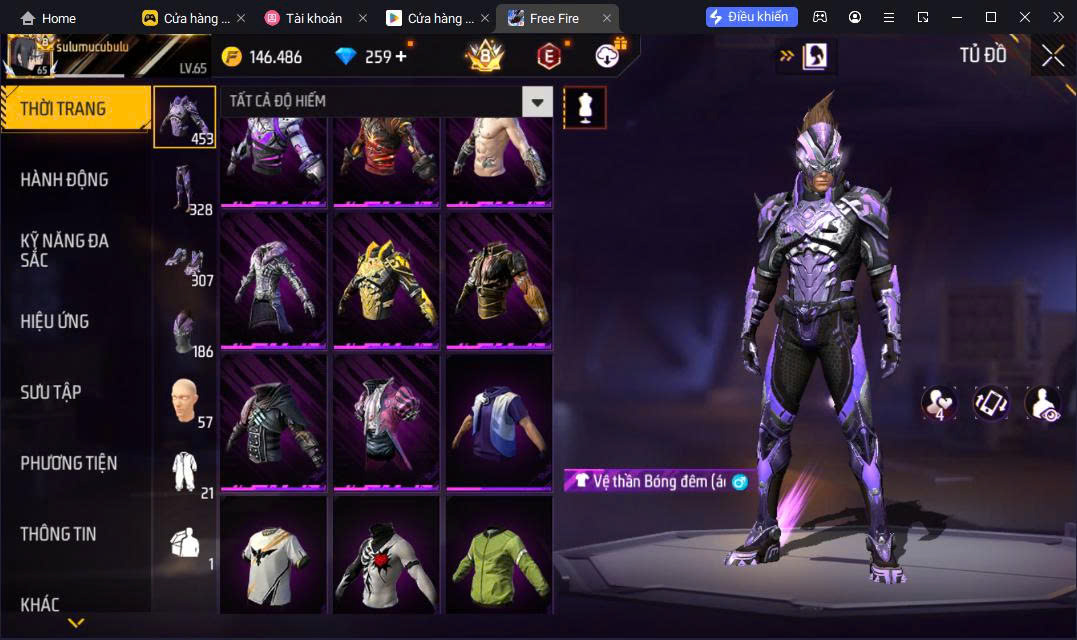
Task: Open the Điều khiển controls panel
Action: pyautogui.click(x=752, y=17)
